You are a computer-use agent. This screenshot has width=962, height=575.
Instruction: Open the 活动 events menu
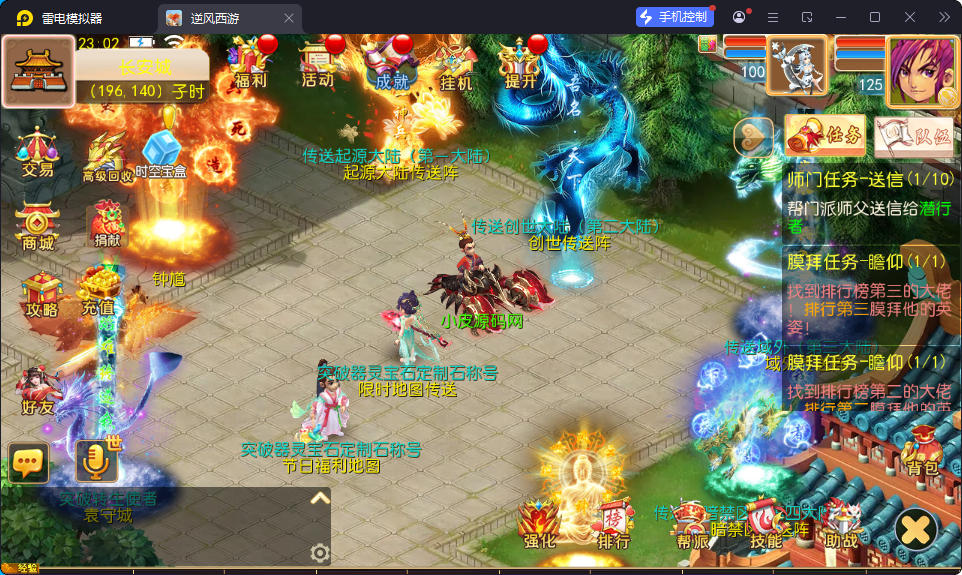(x=318, y=62)
